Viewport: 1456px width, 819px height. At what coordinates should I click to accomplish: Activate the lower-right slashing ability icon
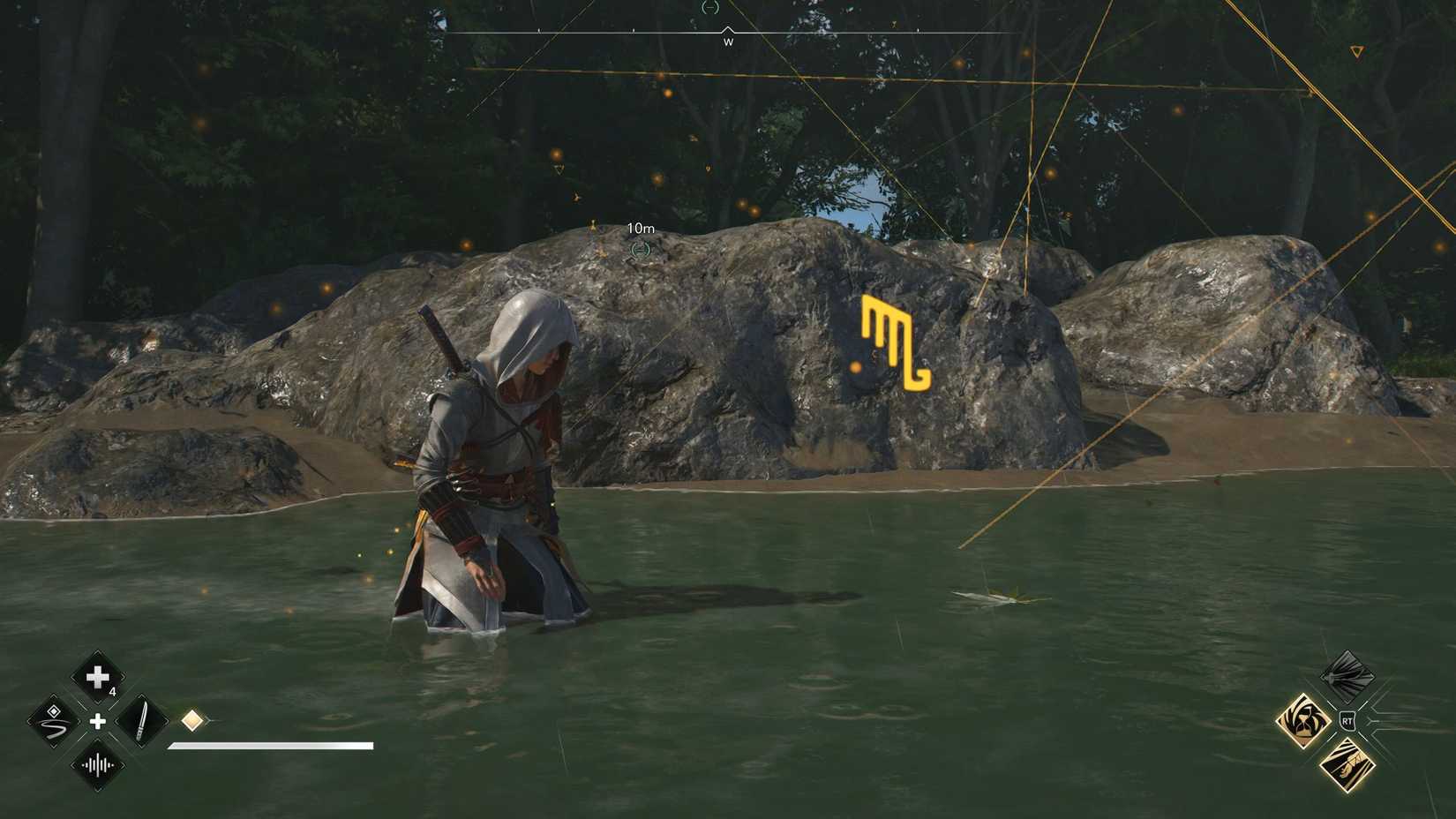1347,765
